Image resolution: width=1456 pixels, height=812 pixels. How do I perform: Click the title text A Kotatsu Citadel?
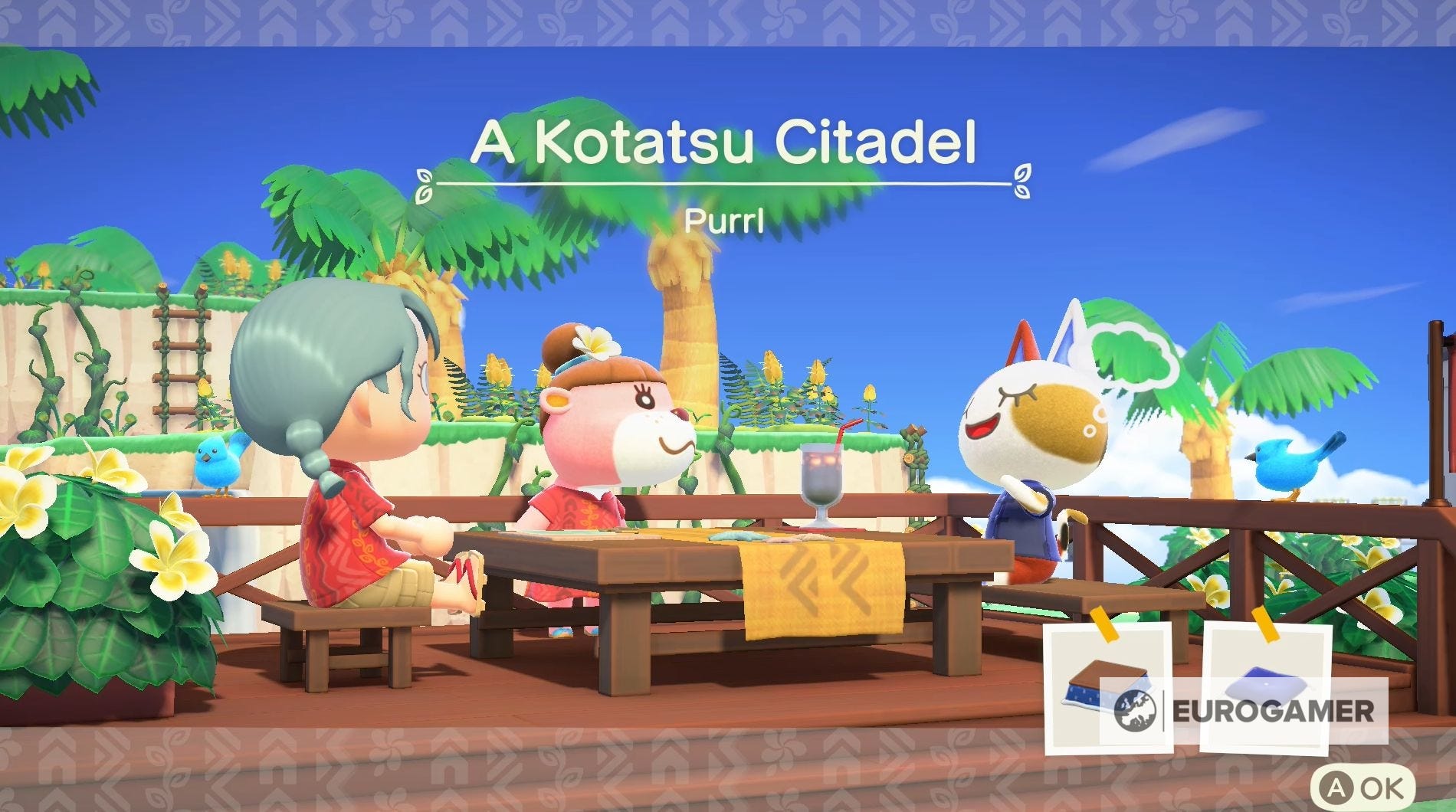[726, 142]
